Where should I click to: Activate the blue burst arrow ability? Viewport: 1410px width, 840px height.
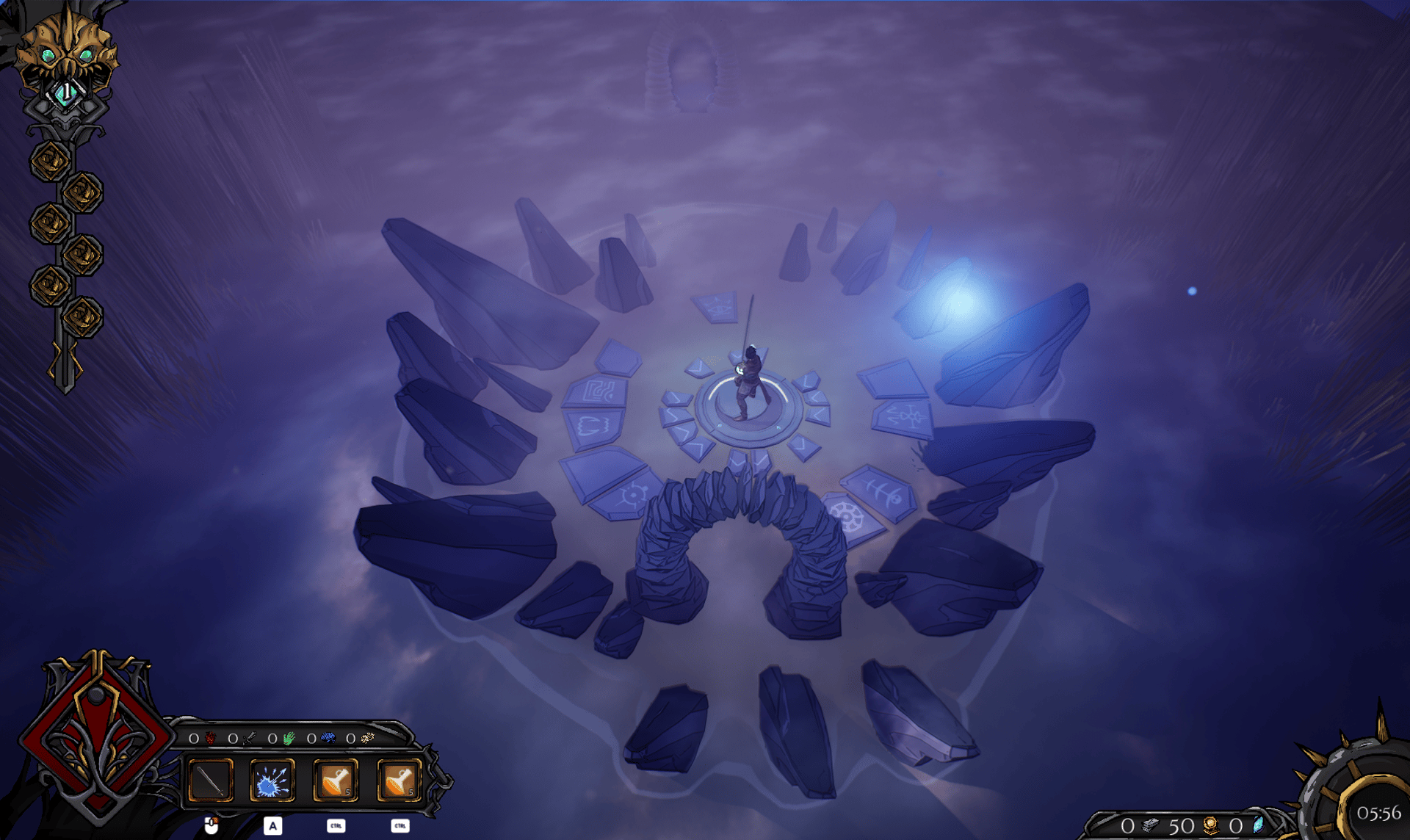pyautogui.click(x=272, y=780)
